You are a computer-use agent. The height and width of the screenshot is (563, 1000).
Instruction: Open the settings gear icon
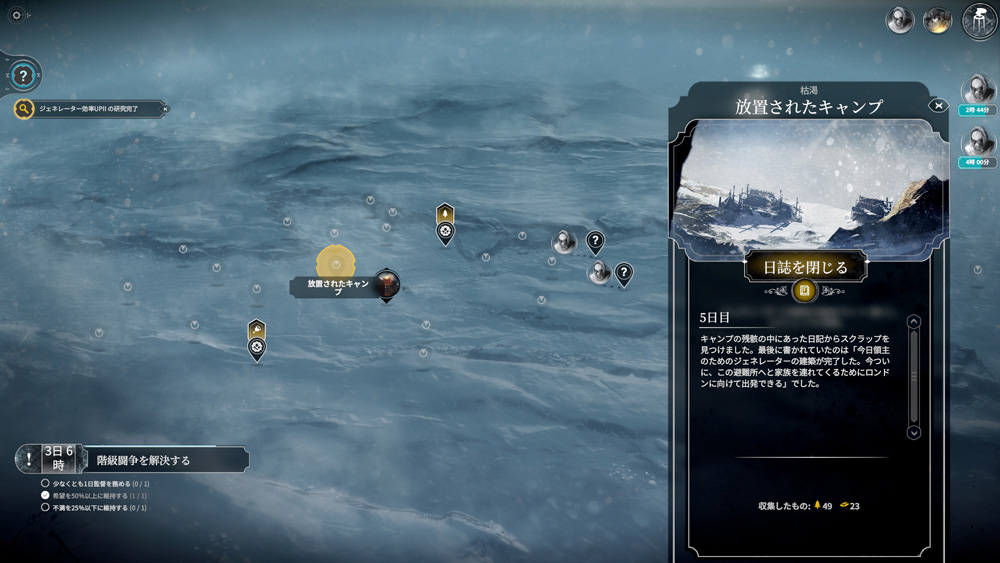[x=16, y=15]
